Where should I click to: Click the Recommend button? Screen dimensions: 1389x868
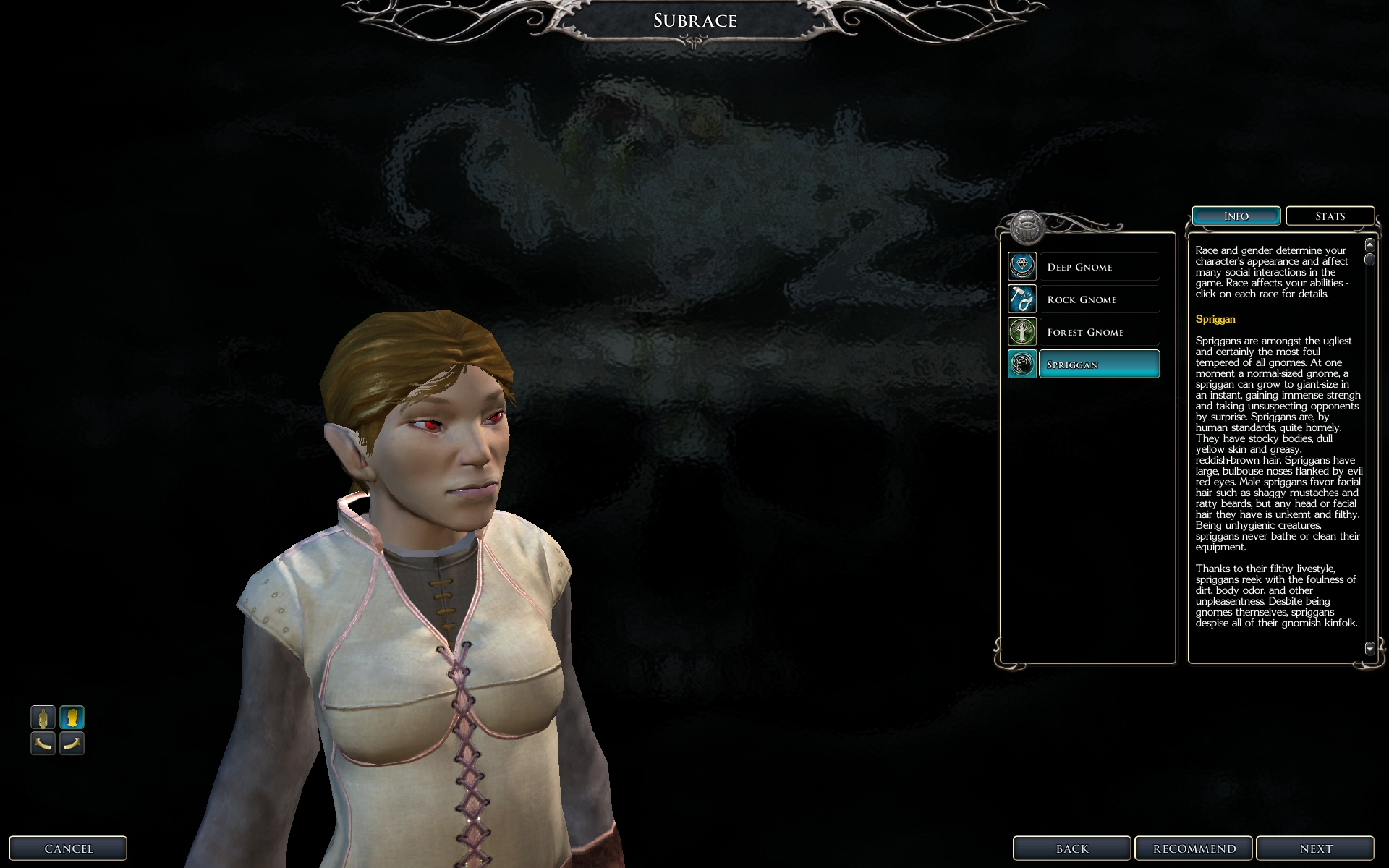[x=1194, y=848]
